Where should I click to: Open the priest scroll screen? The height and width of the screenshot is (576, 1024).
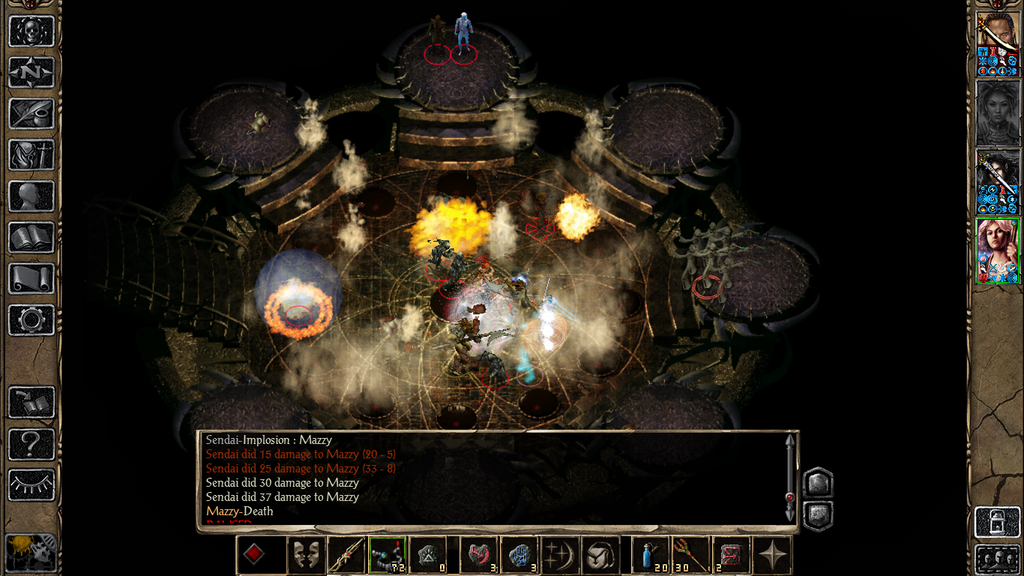pyautogui.click(x=31, y=278)
